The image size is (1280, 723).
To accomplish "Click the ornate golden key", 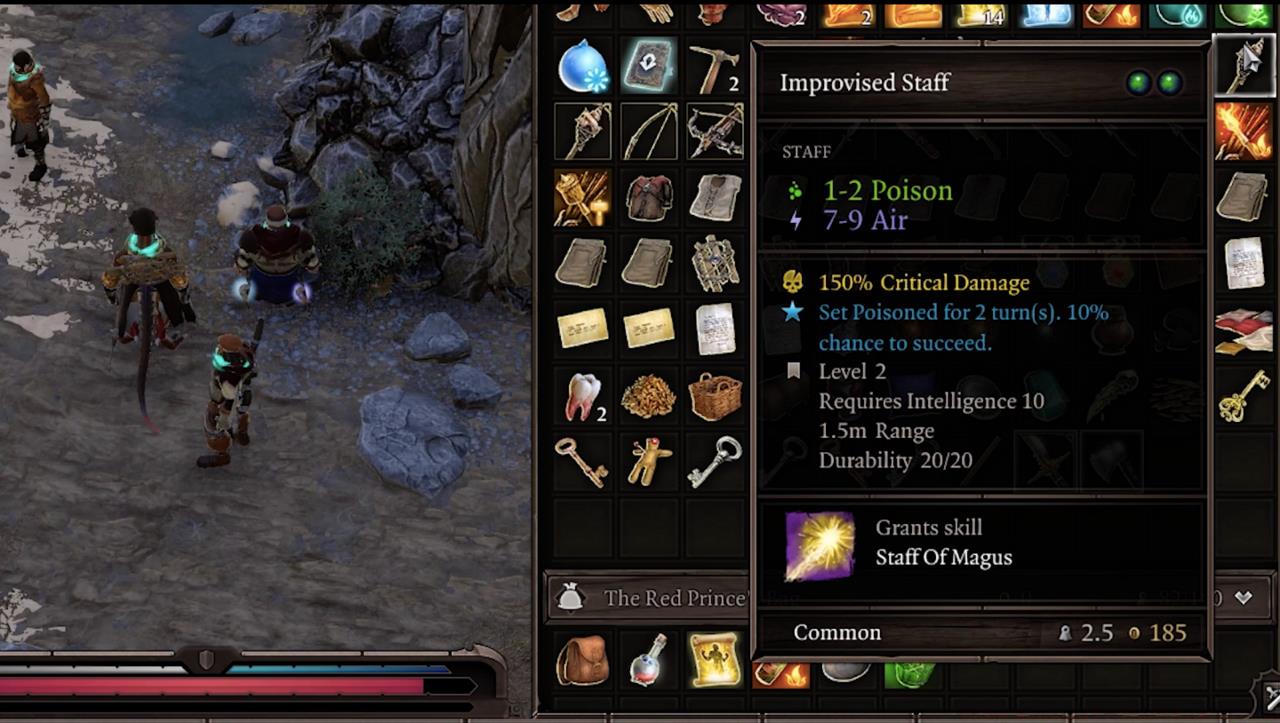I will (1245, 395).
